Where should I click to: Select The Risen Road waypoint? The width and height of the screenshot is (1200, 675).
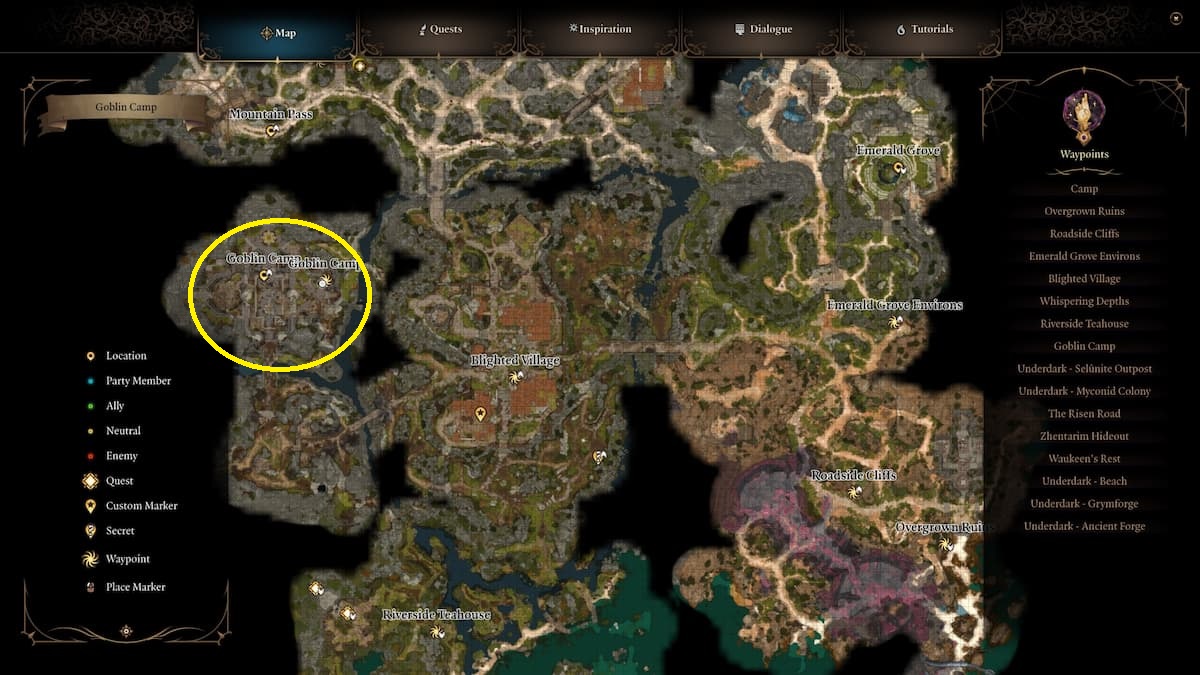(x=1084, y=414)
